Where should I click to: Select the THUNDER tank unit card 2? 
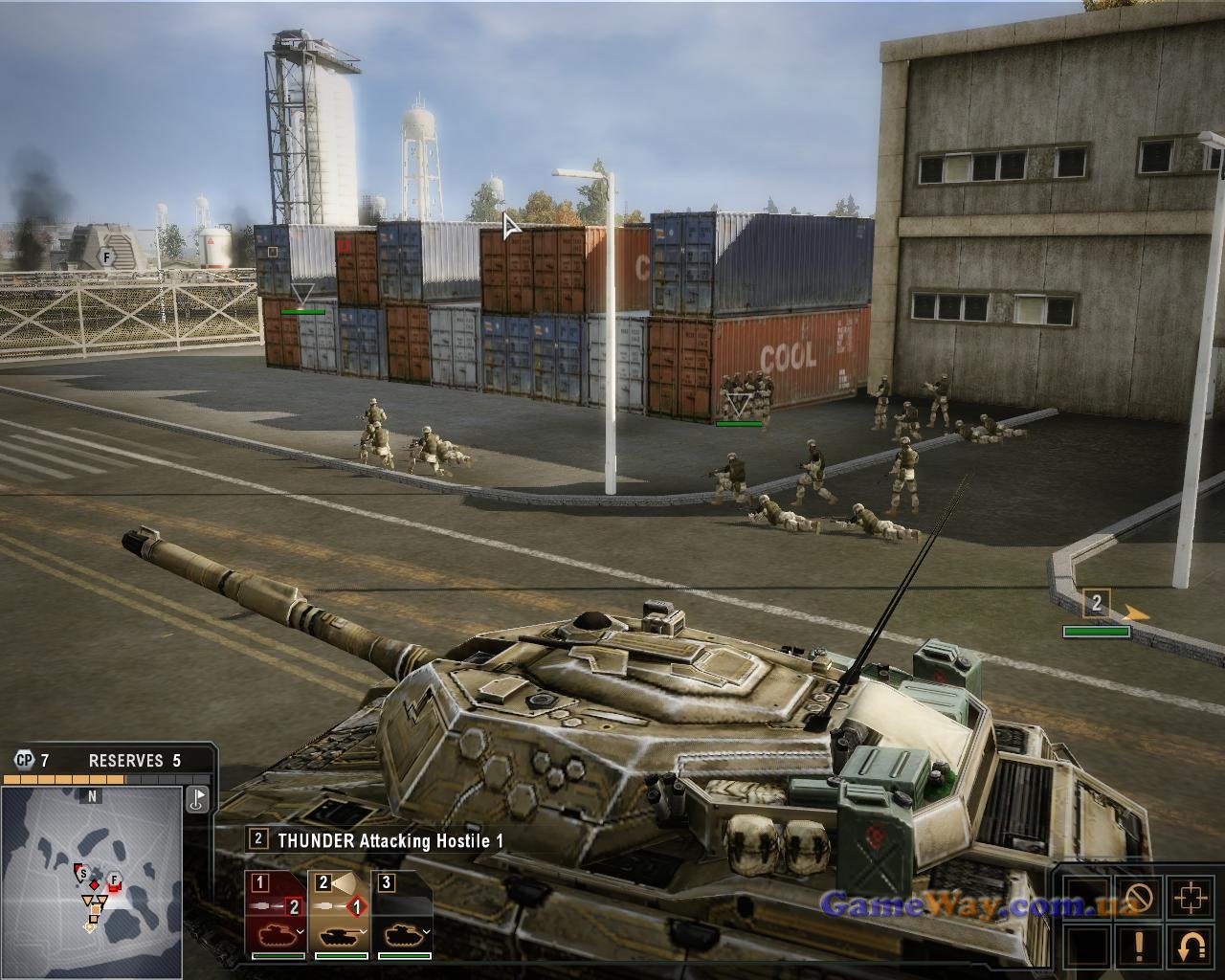[341, 915]
